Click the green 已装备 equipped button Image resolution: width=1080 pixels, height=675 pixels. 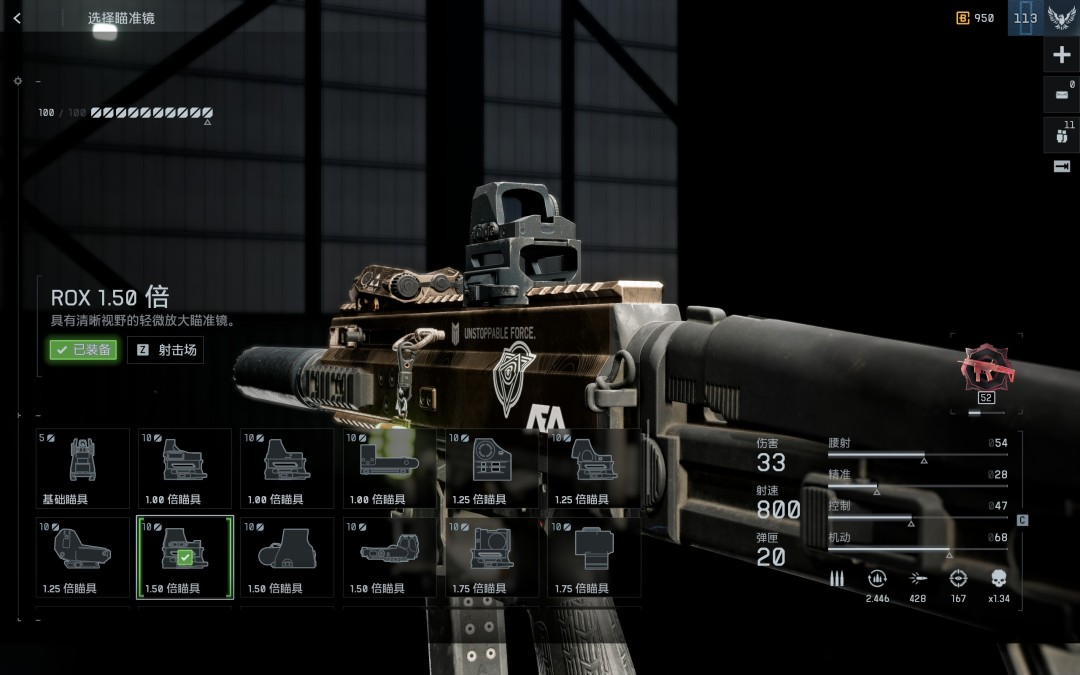pyautogui.click(x=83, y=350)
